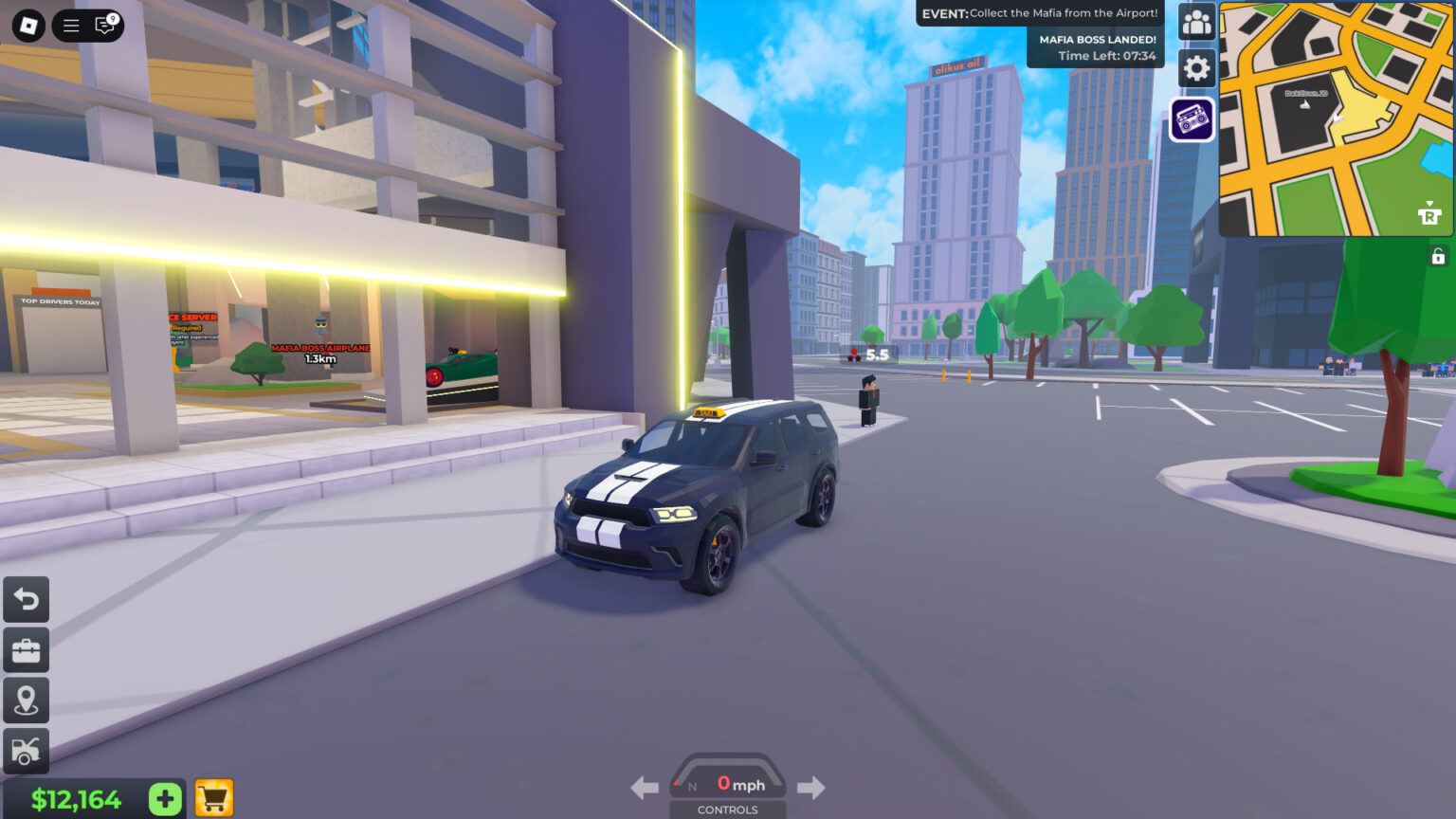Toggle chat with the message bubble icon
Viewport: 1456px width, 819px height.
(106, 26)
